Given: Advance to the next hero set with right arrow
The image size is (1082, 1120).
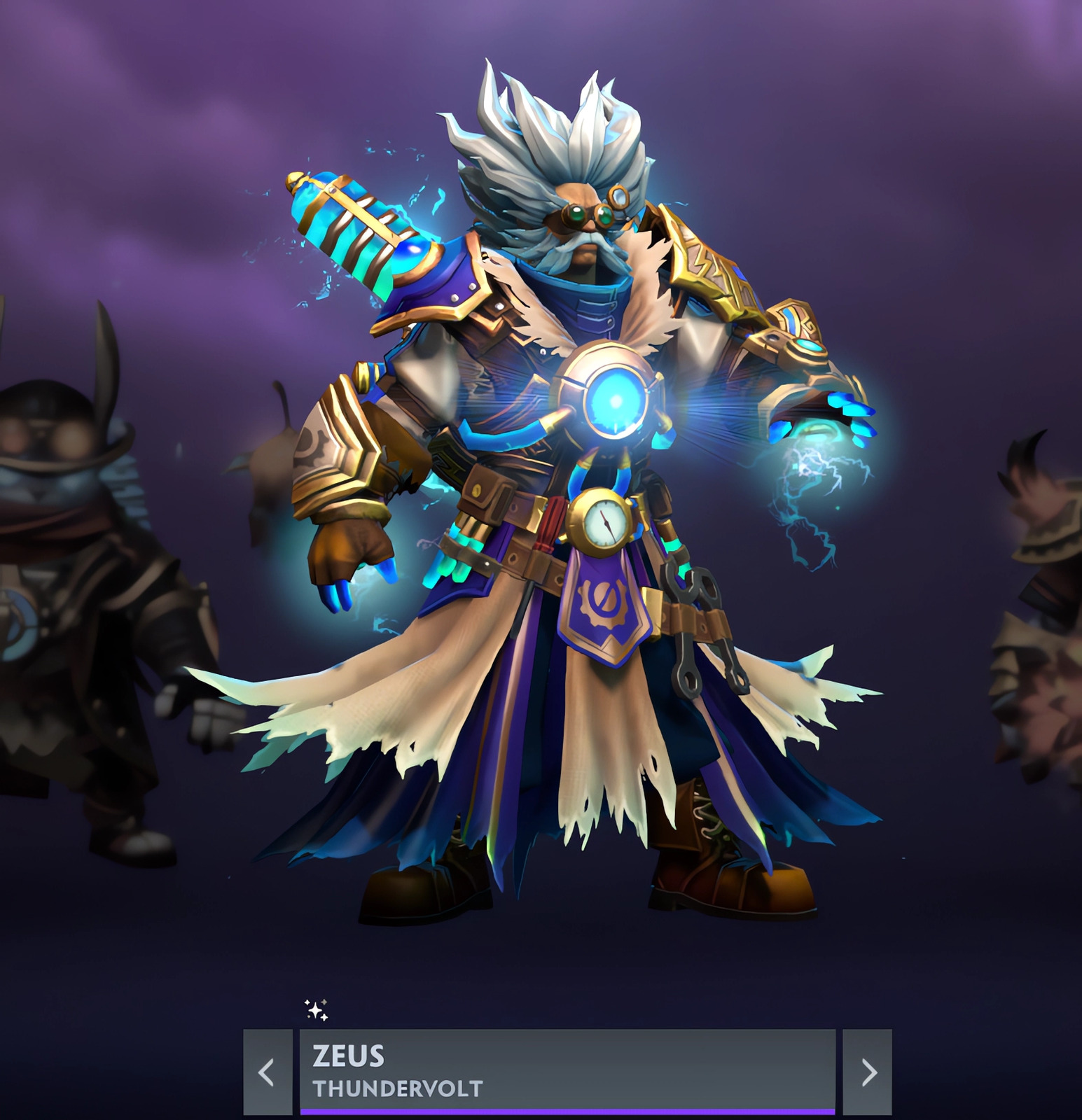Looking at the screenshot, I should pos(867,1072).
